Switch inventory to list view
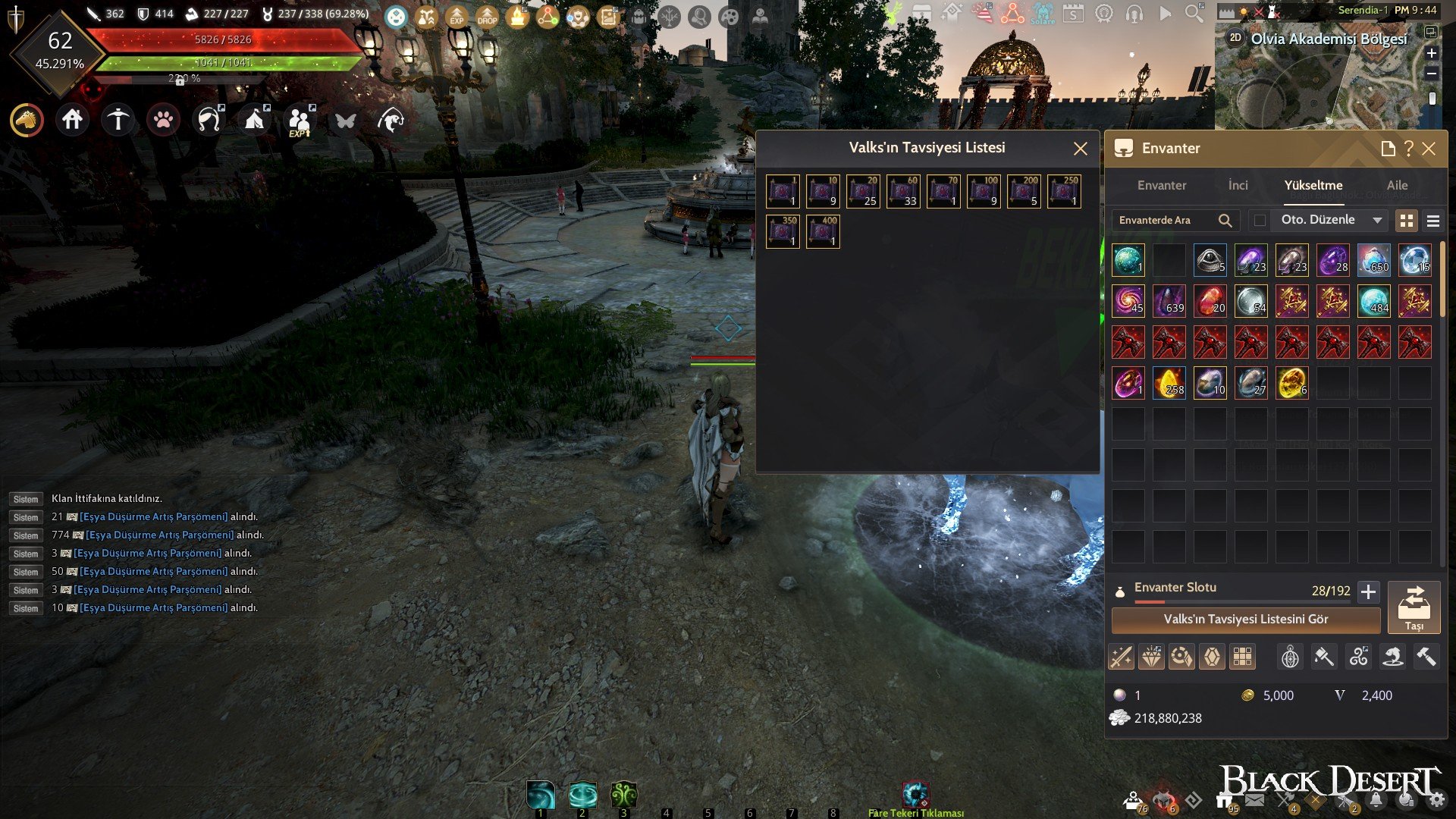1456x819 pixels. (x=1432, y=221)
